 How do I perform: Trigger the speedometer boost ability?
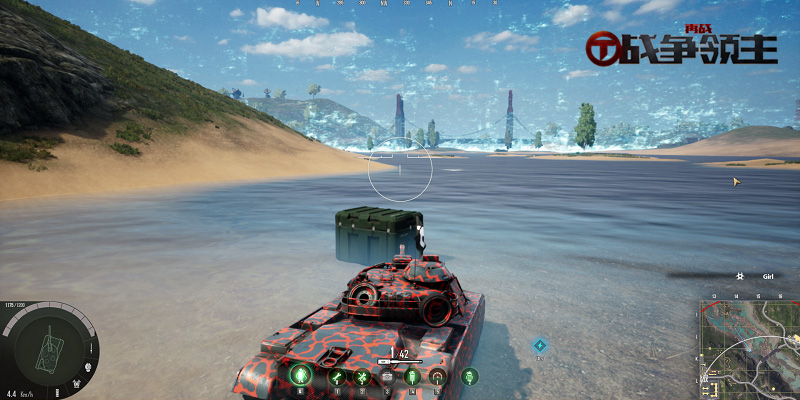pyautogui.click(x=437, y=377)
